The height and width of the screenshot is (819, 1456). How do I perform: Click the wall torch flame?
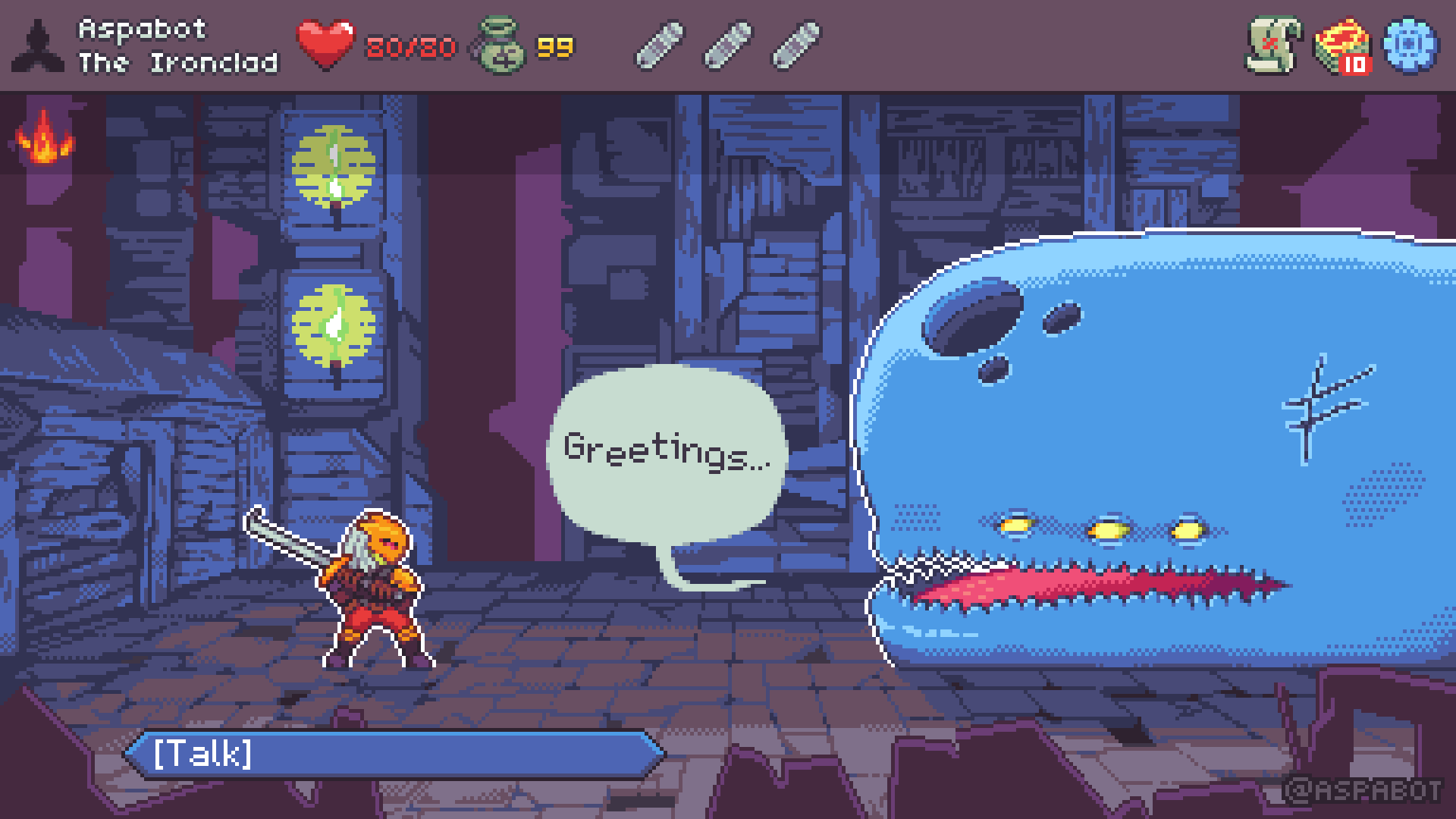45,136
